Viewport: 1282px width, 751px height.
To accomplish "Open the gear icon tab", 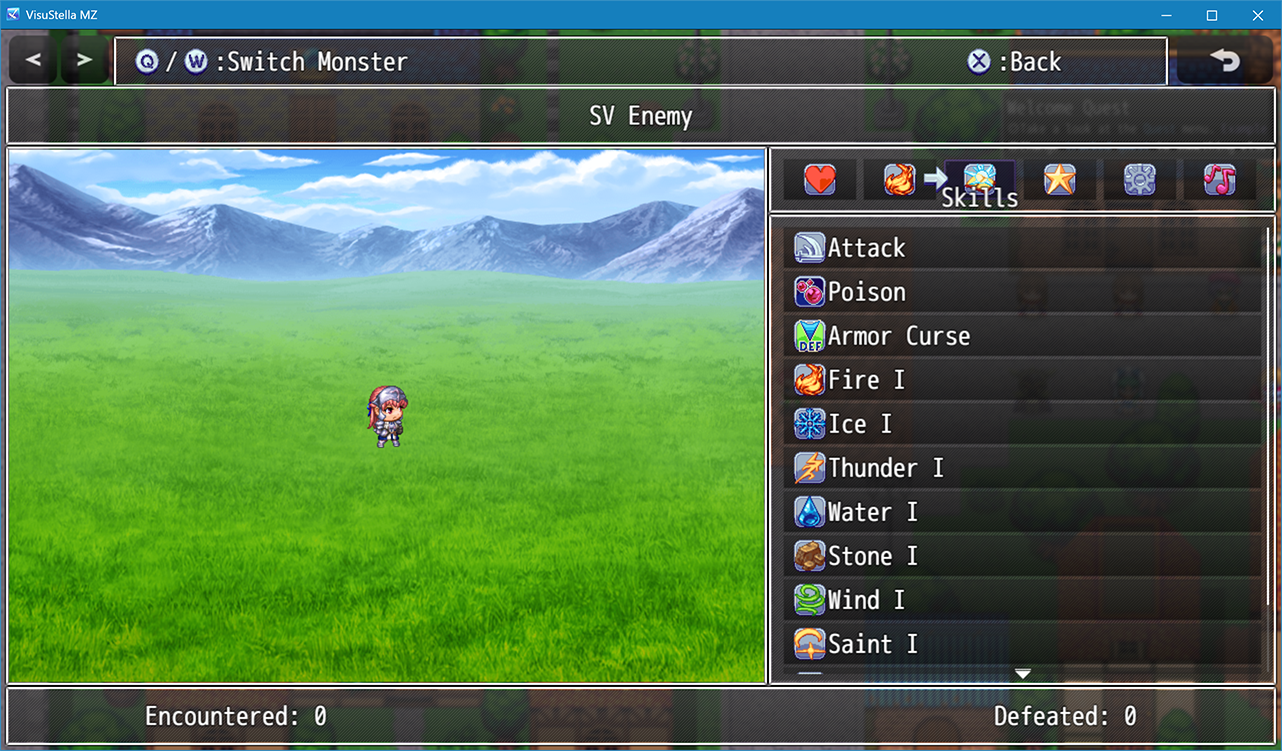I will (x=1139, y=180).
